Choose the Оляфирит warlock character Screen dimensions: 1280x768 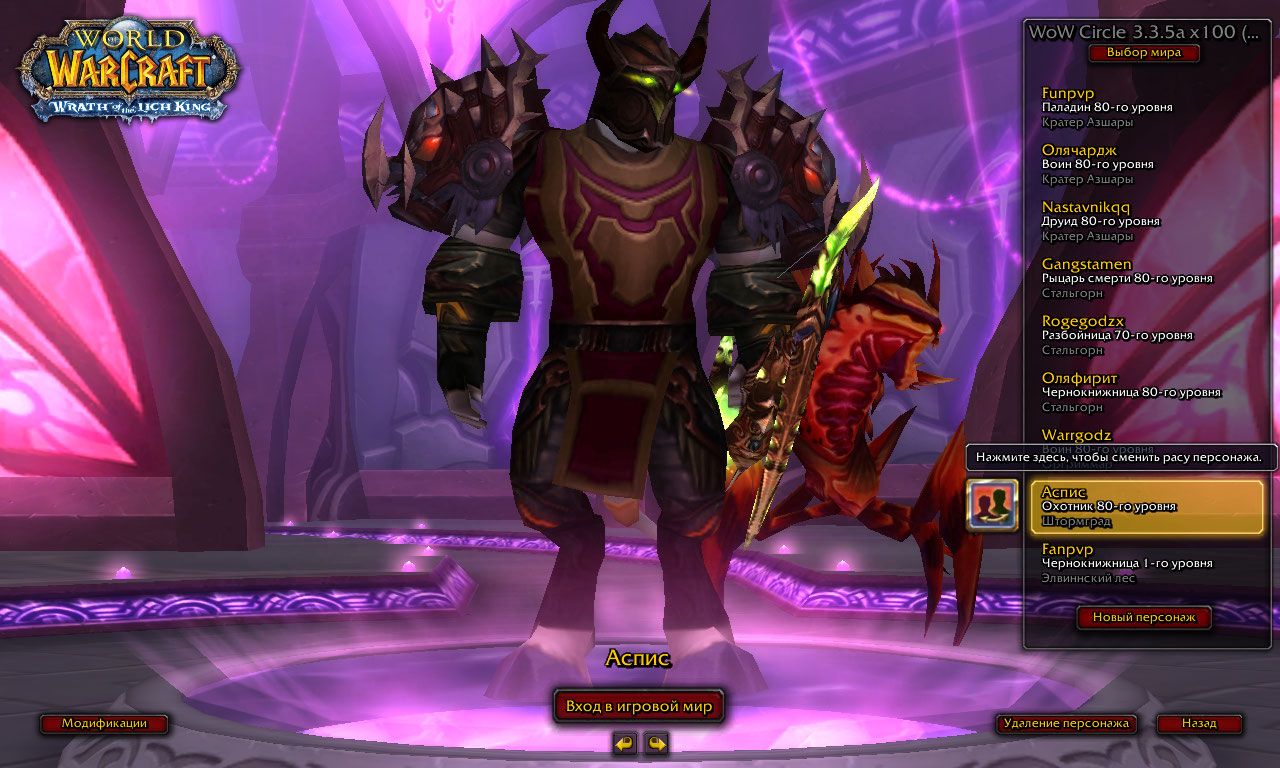[1140, 392]
